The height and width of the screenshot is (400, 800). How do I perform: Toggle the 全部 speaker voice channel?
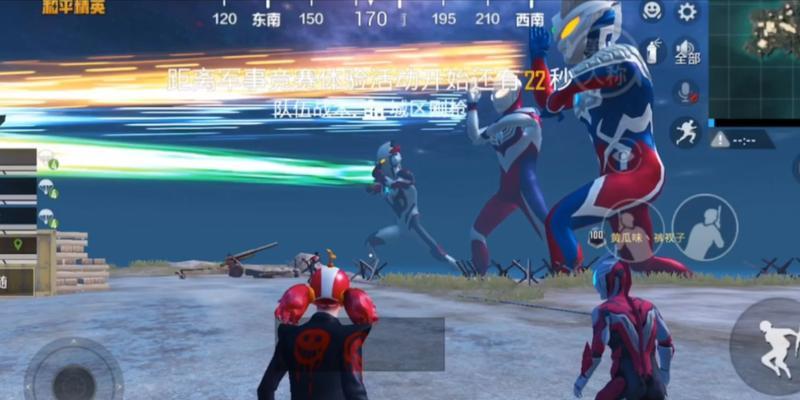(686, 50)
